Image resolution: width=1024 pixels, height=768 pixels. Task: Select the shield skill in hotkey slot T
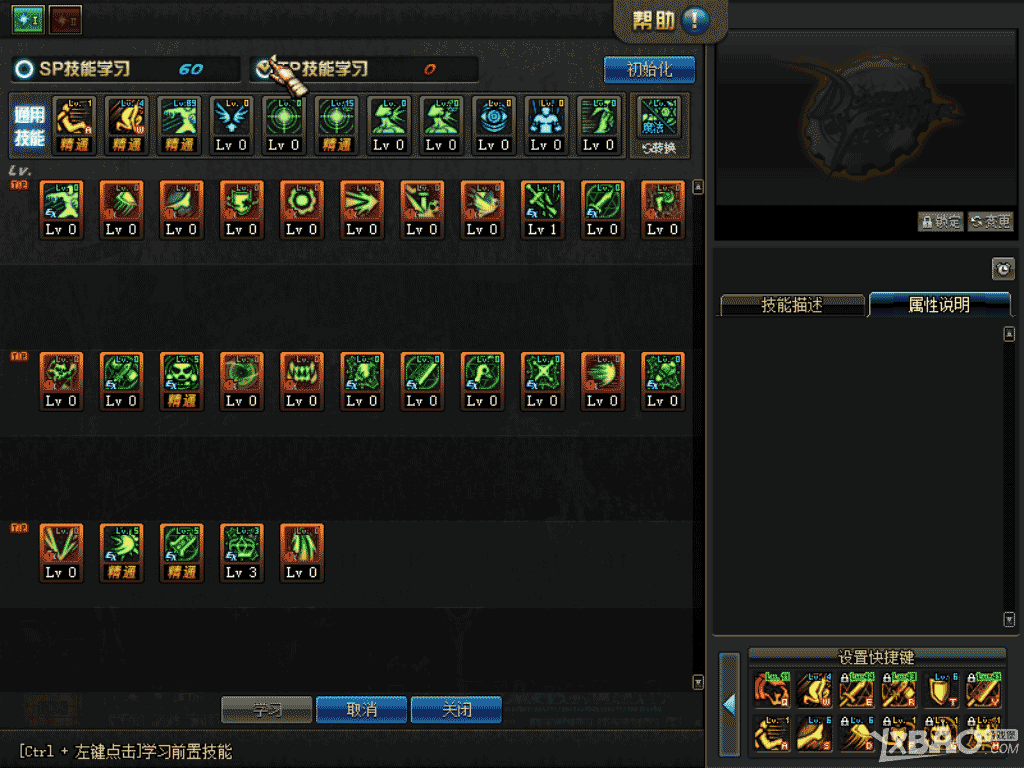pos(942,690)
